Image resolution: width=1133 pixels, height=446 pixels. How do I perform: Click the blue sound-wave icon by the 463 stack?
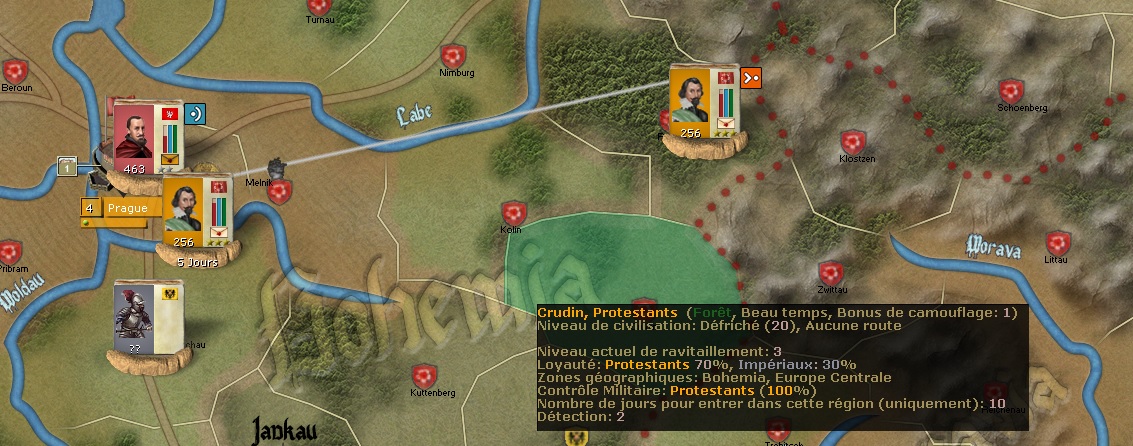click(197, 112)
